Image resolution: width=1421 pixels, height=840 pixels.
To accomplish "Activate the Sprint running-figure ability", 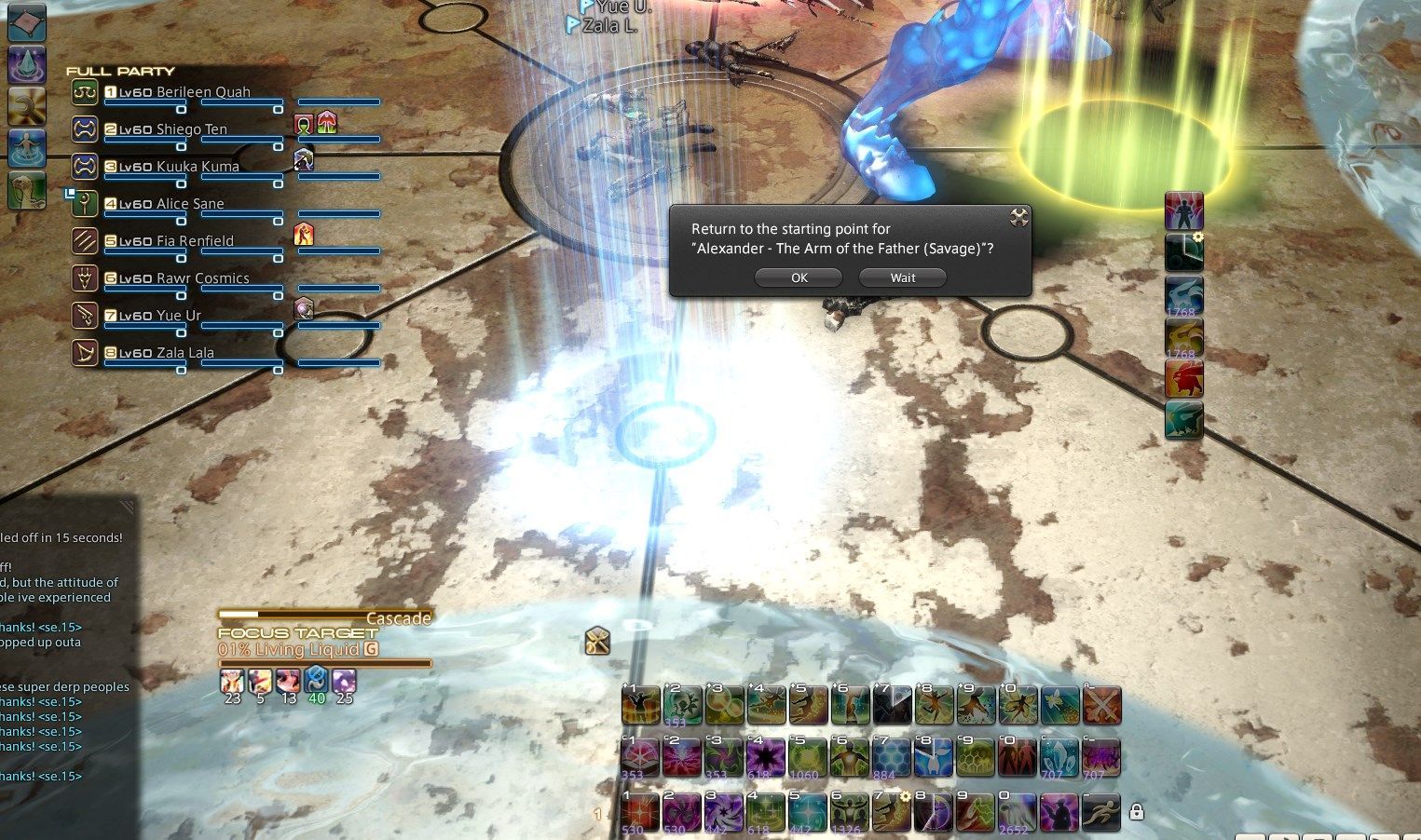I will [x=1100, y=811].
